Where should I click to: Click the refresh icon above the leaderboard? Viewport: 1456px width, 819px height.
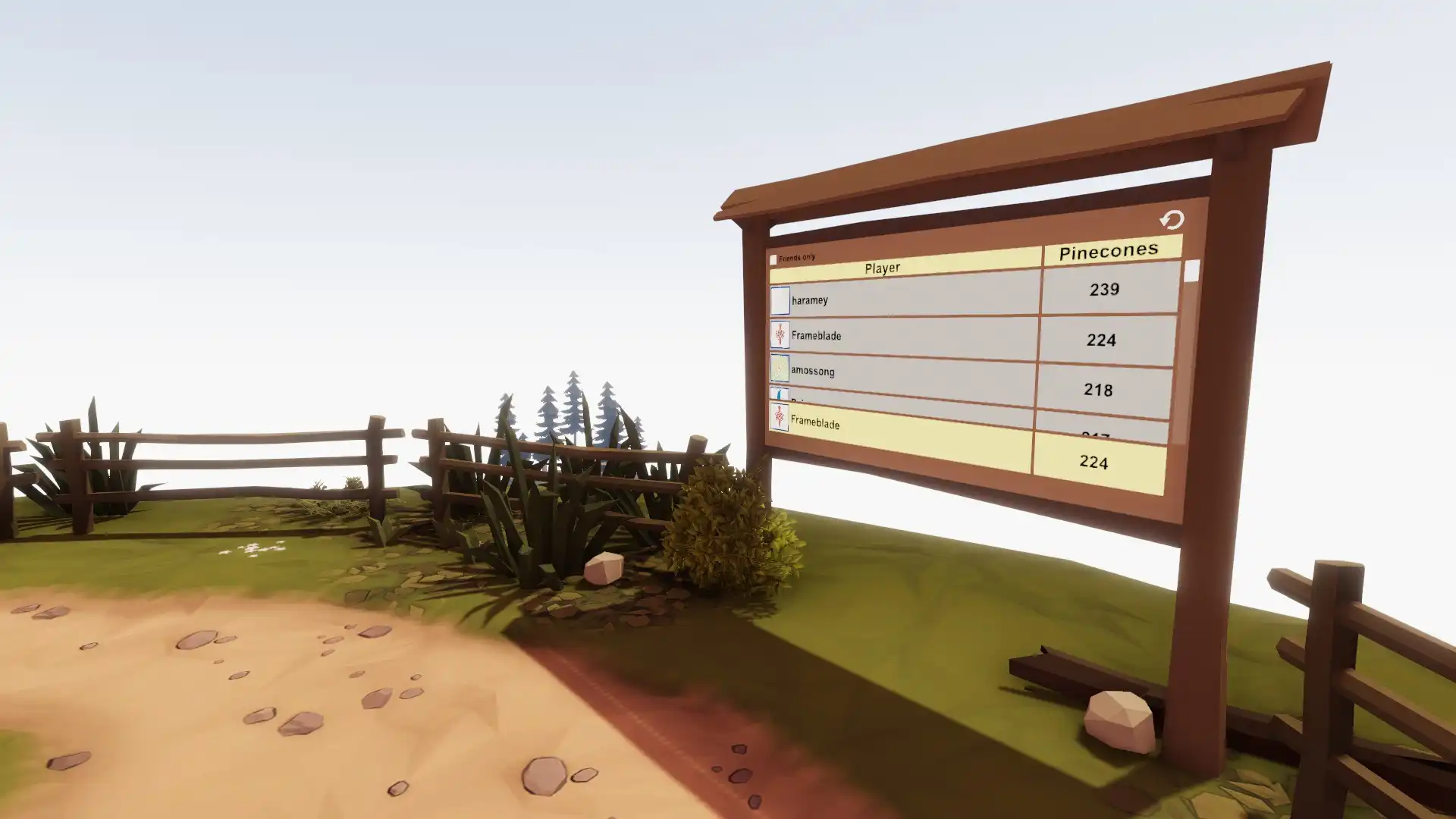pos(1171,221)
